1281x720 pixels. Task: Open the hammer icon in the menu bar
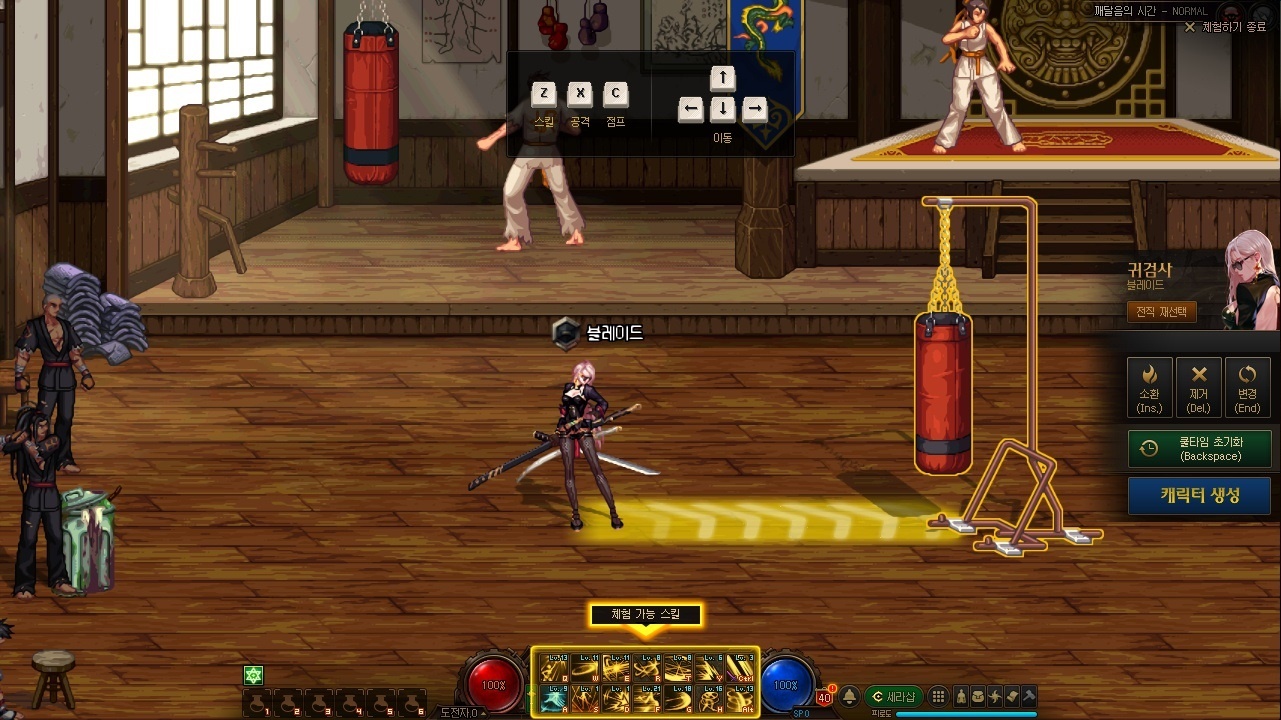1029,697
